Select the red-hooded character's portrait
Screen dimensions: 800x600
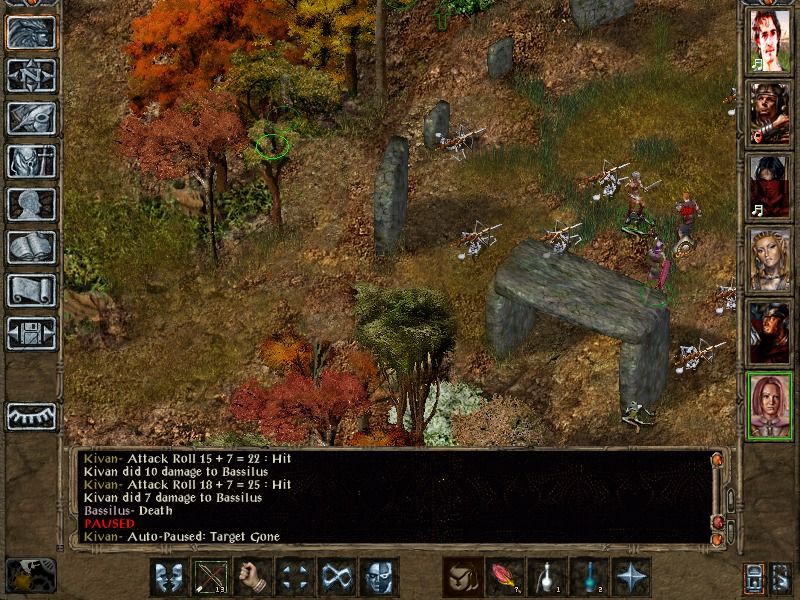point(770,187)
